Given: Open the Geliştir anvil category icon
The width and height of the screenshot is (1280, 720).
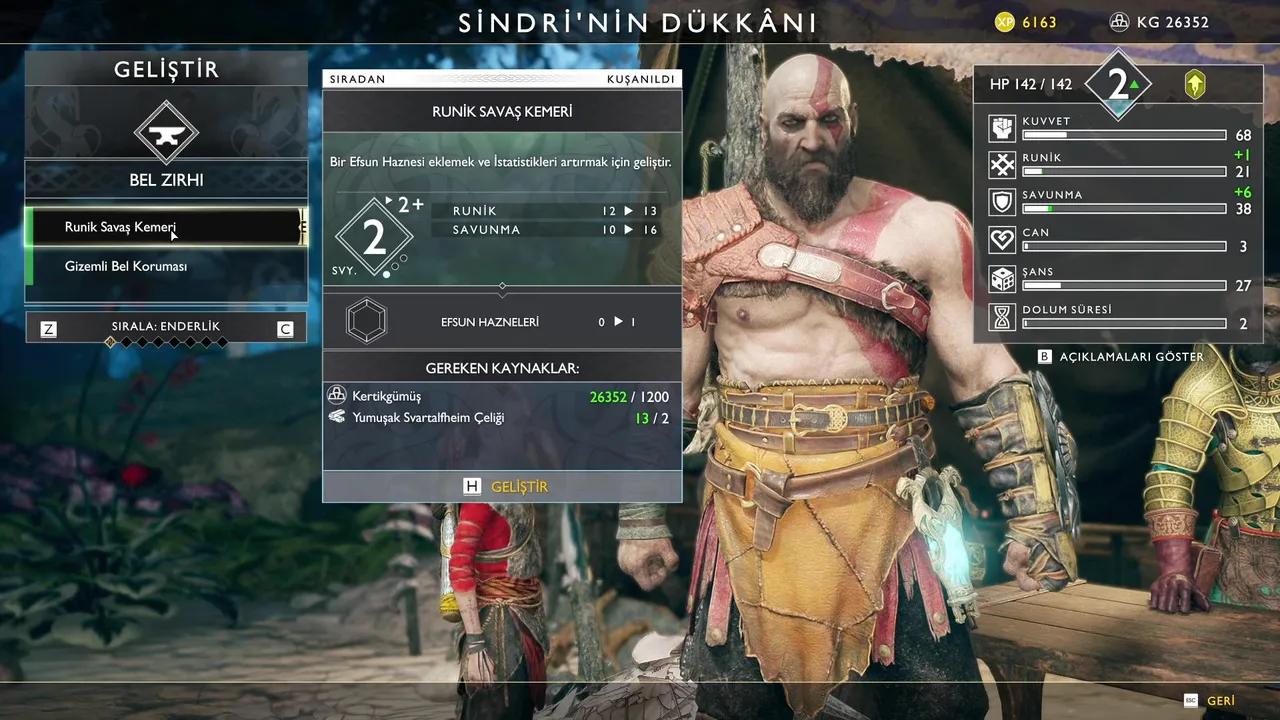Looking at the screenshot, I should 166,131.
